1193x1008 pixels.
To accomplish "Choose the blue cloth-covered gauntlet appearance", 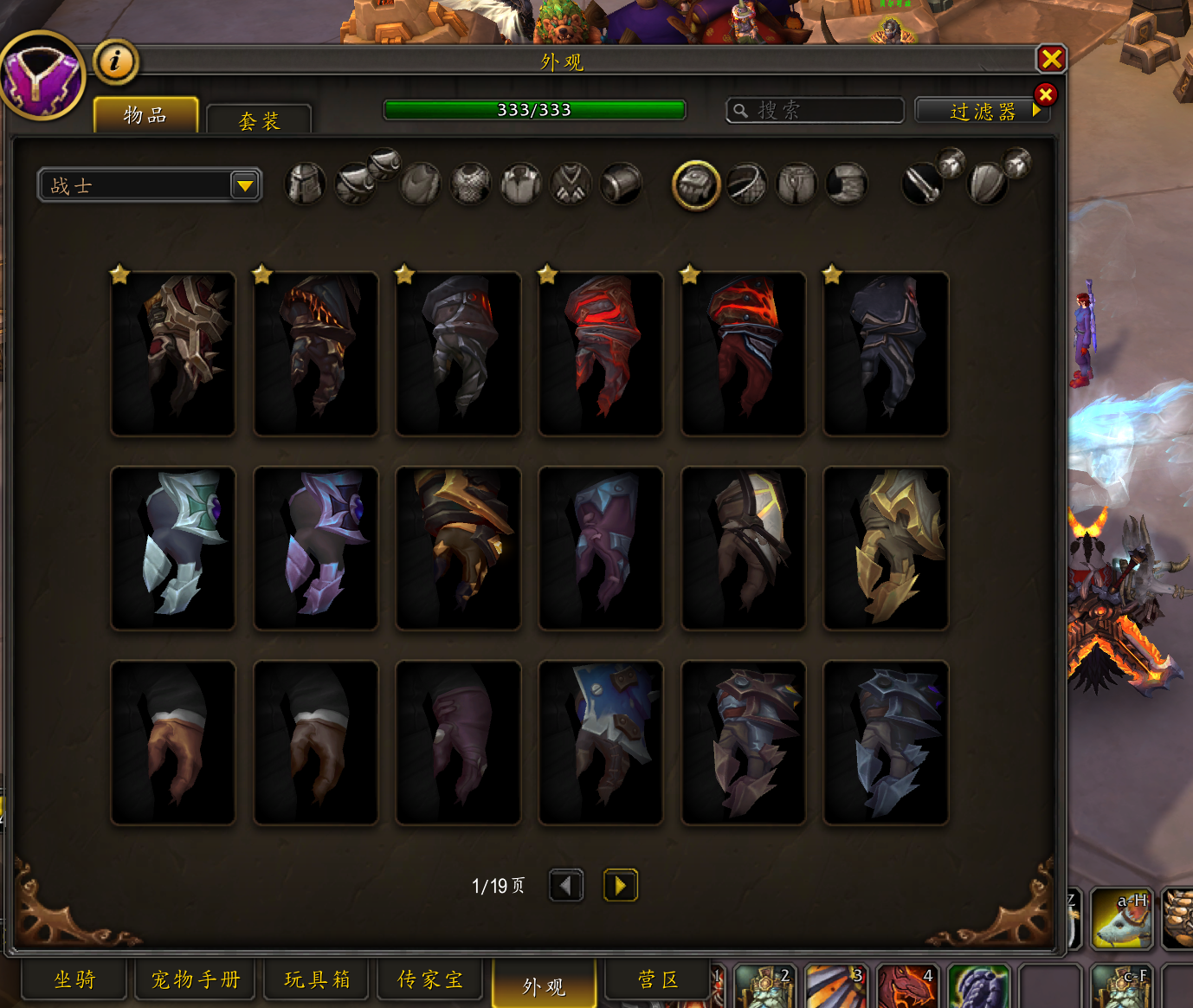I will pyautogui.click(x=601, y=742).
